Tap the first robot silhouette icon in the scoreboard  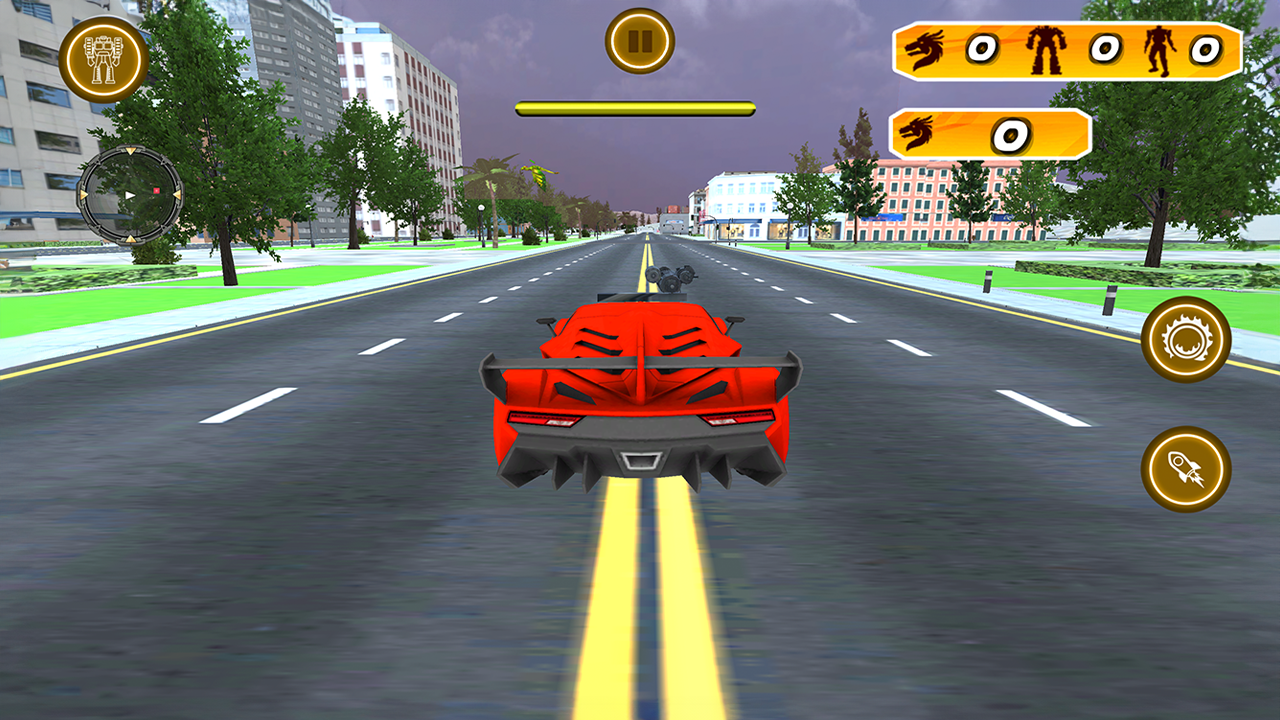click(x=1046, y=48)
